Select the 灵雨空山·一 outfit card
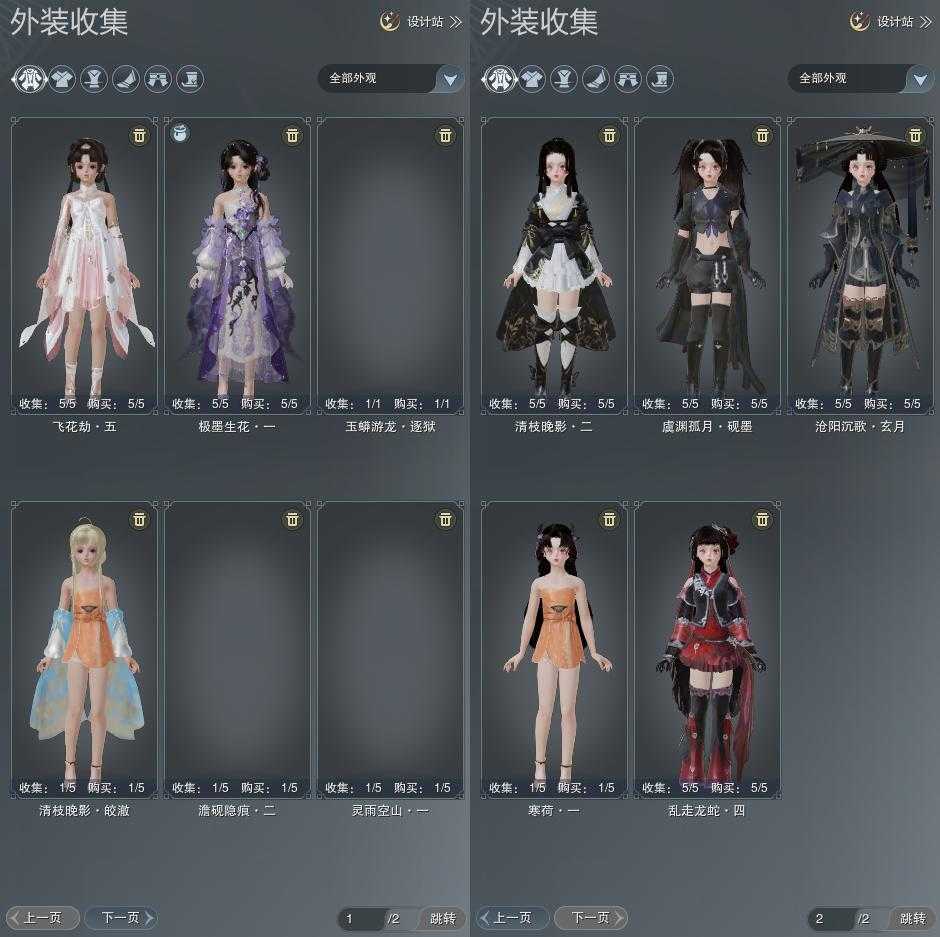This screenshot has width=940, height=937. pyautogui.click(x=390, y=650)
